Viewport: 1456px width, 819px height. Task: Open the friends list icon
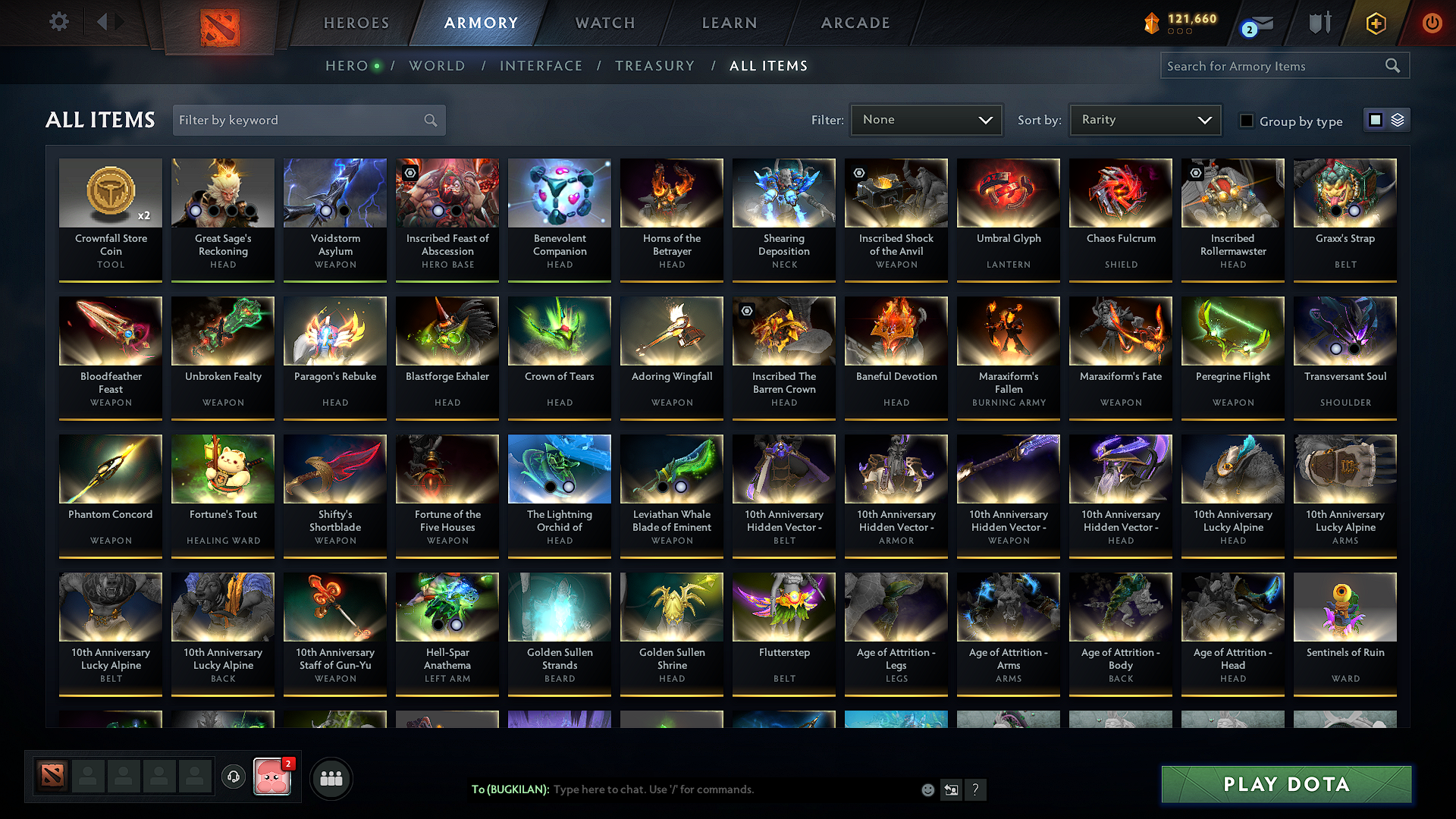coord(331,777)
